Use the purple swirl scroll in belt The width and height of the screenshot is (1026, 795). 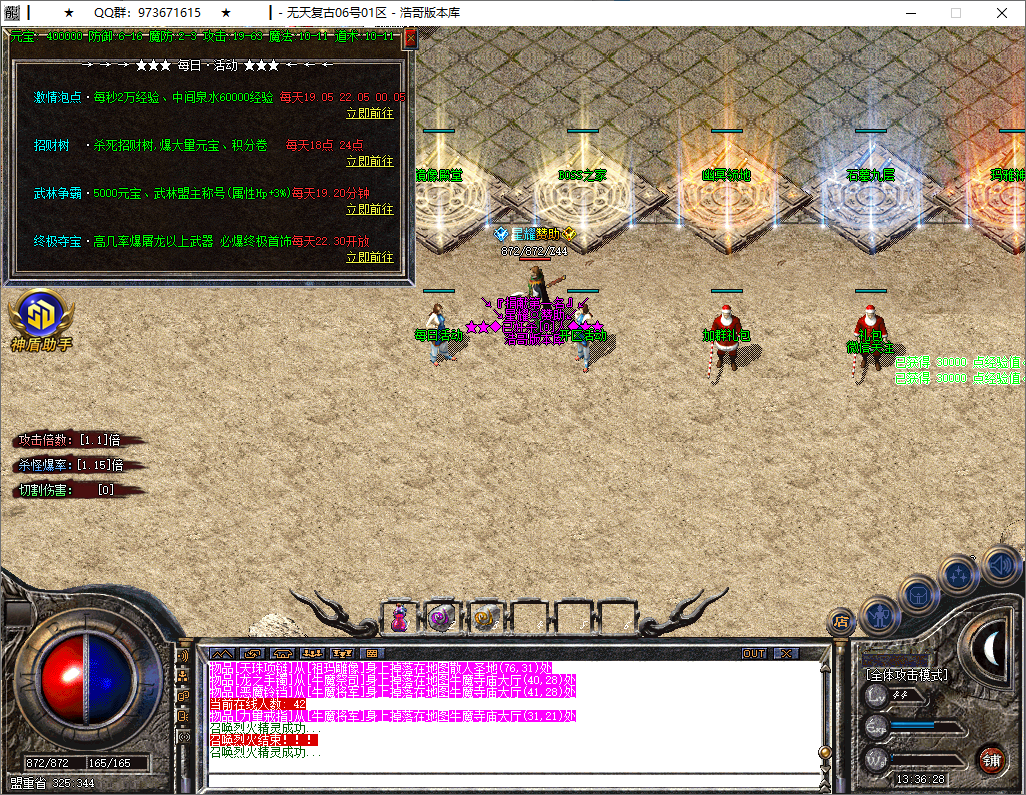[441, 619]
